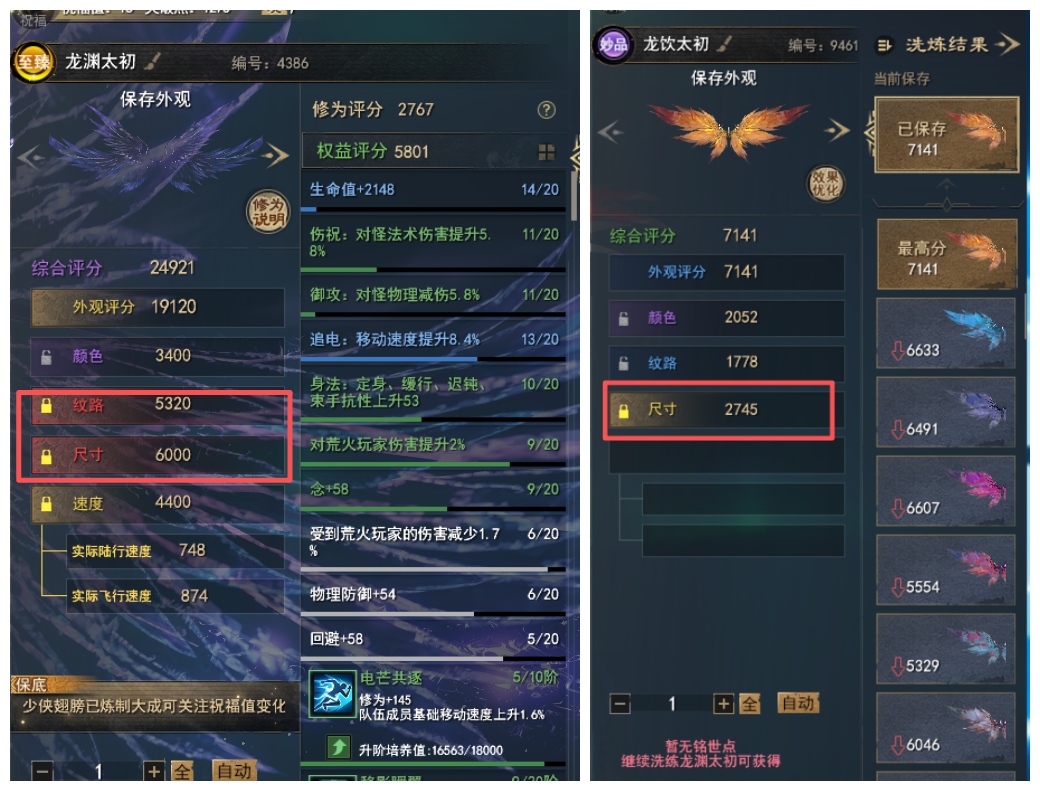Toggle the lock on 尺寸 2745
Image resolution: width=1040 pixels, height=791 pixels.
tap(624, 410)
